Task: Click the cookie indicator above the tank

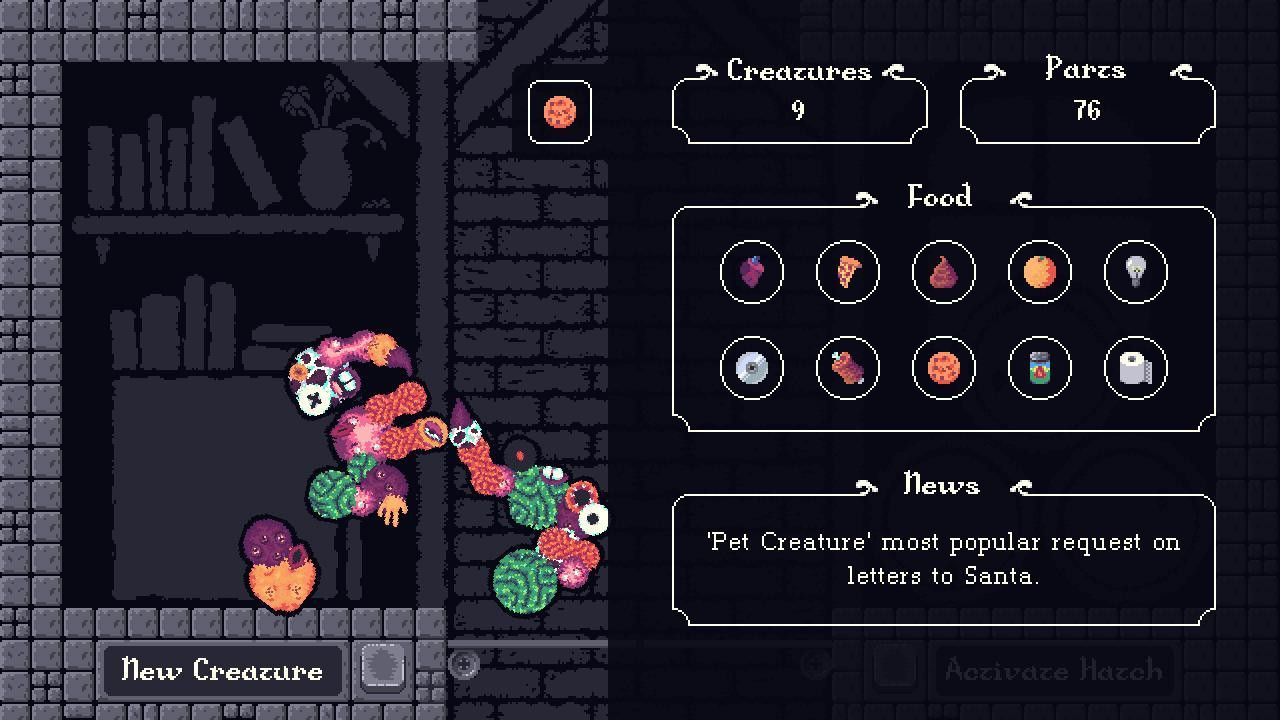Action: pos(560,112)
